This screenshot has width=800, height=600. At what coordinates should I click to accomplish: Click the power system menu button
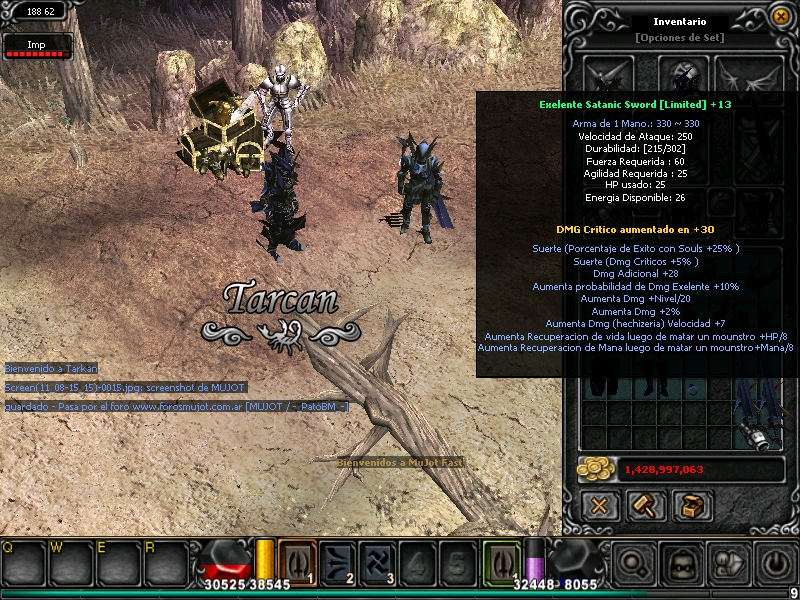774,565
